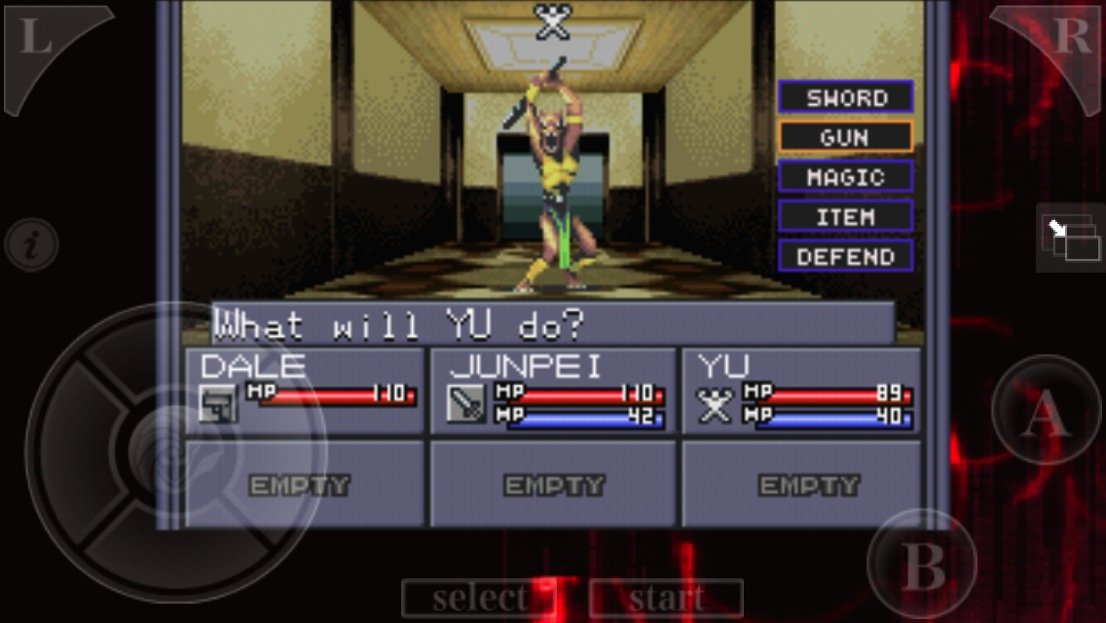Choose DEFEND for this turn
This screenshot has height=623, width=1106.
pos(846,256)
